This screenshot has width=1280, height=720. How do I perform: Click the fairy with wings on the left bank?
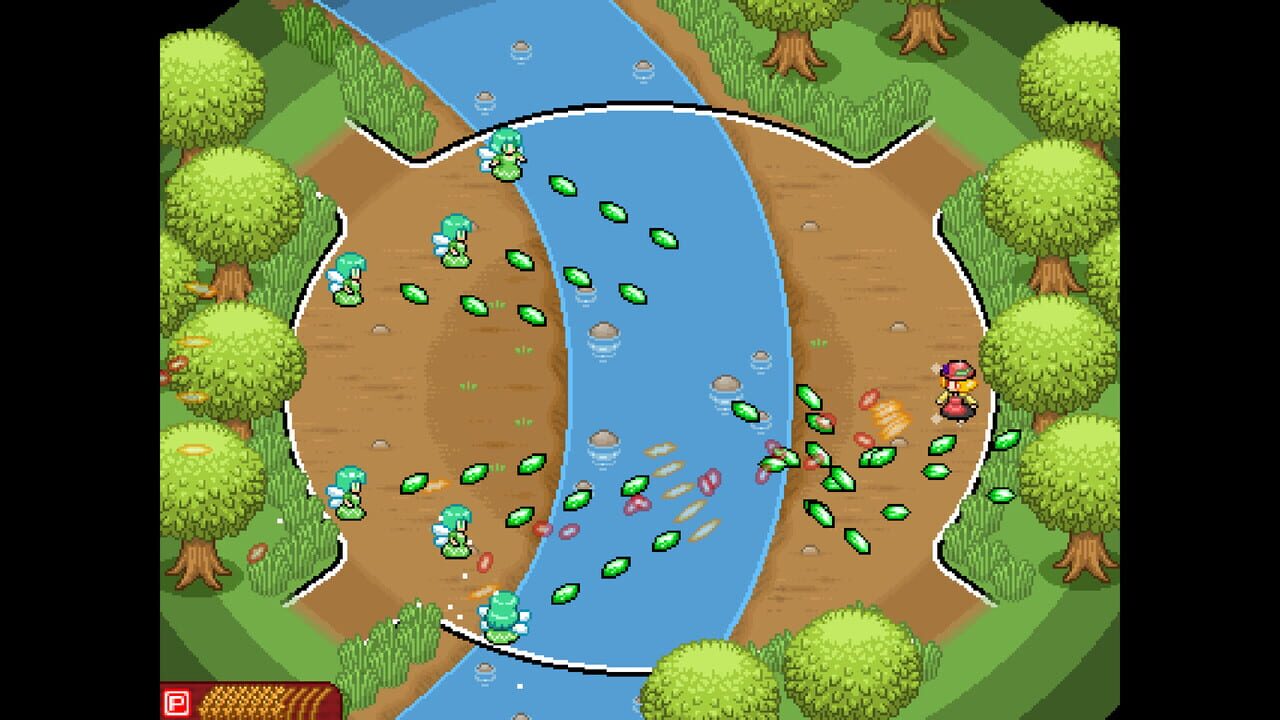point(455,240)
